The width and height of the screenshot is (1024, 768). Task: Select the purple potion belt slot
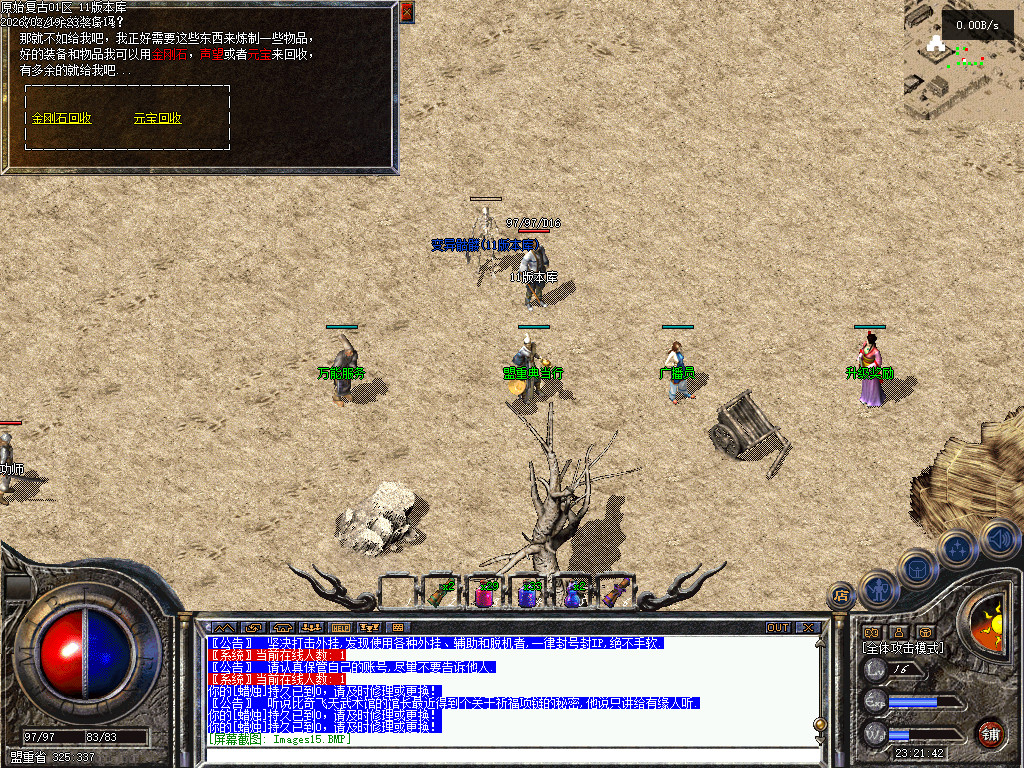click(529, 594)
